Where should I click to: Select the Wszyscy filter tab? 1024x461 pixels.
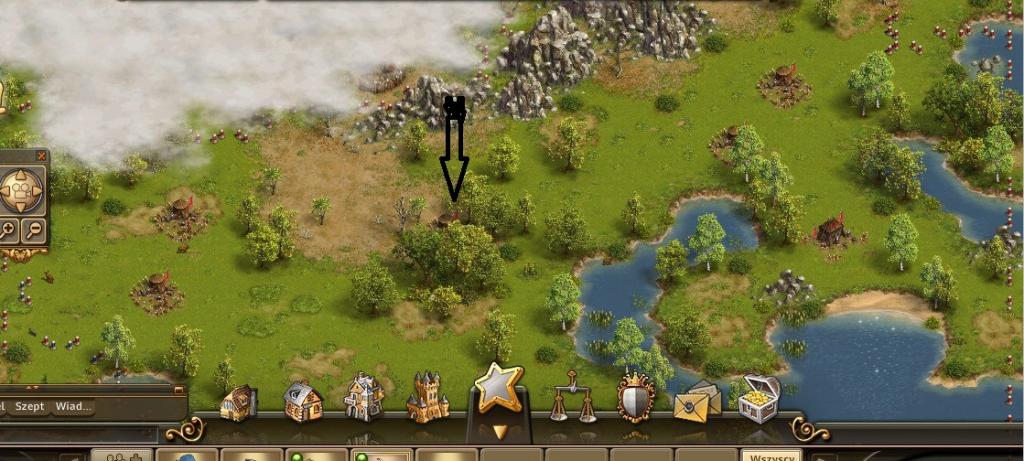[770, 455]
